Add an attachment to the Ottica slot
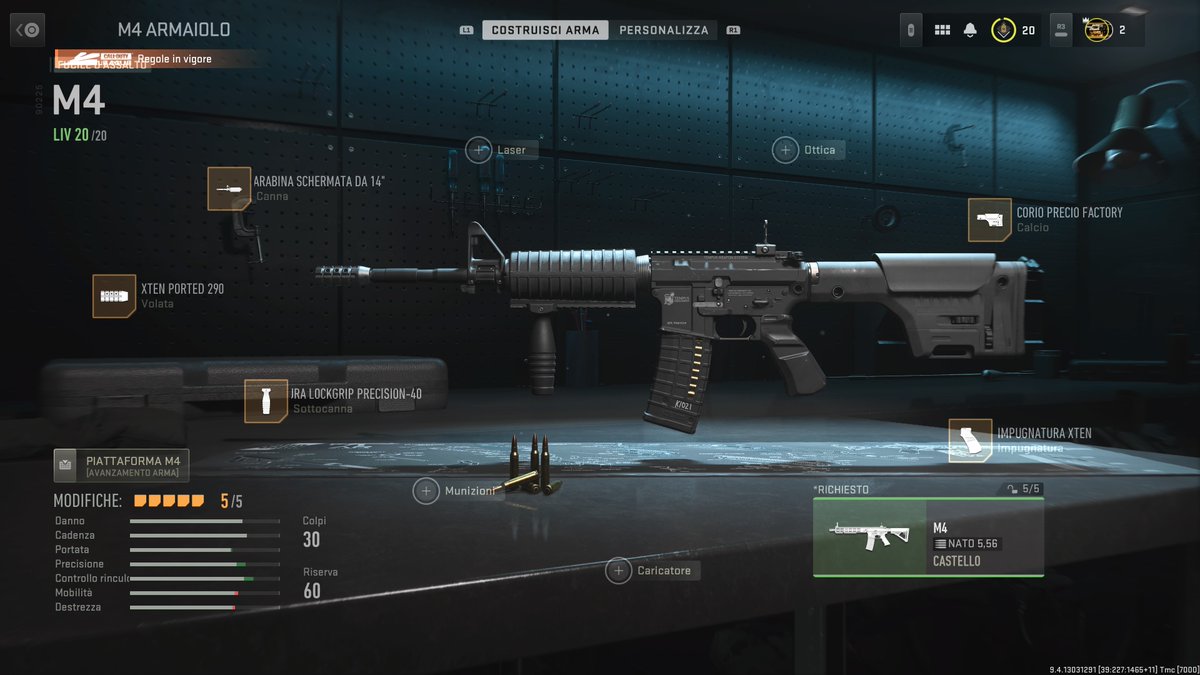 pyautogui.click(x=785, y=150)
